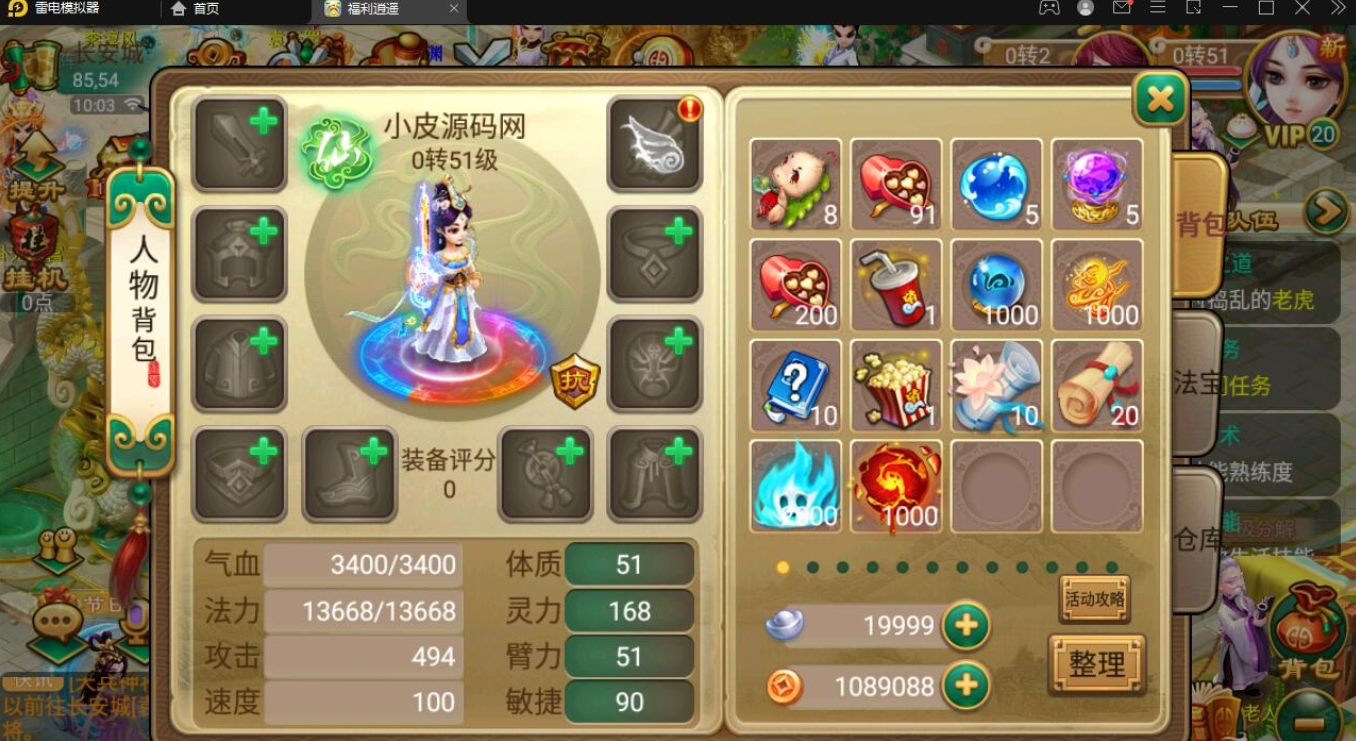Open the wings slot with red alert
Viewport: 1356px width, 741px height.
[x=655, y=145]
